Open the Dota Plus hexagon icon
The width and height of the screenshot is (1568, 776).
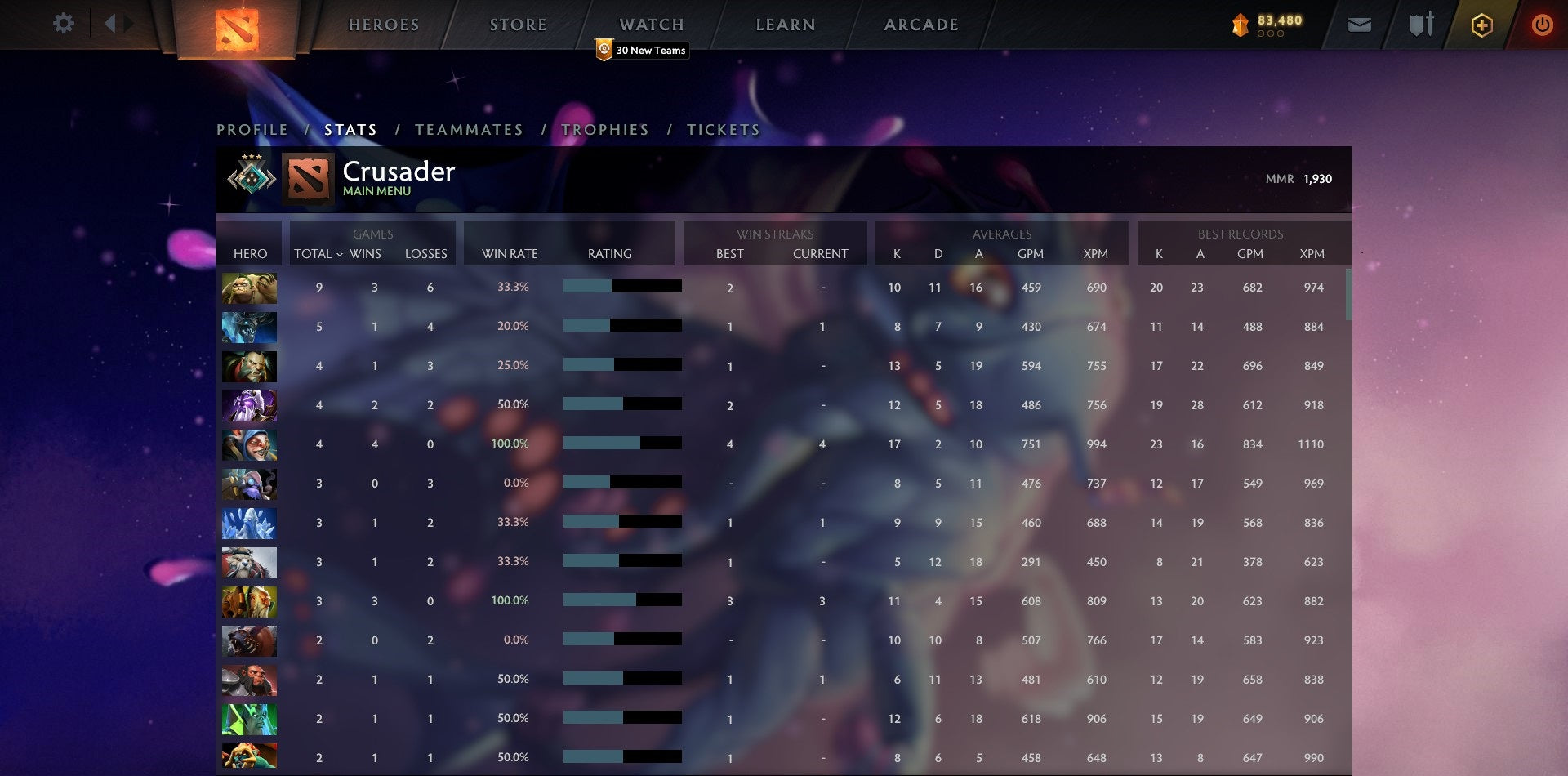pyautogui.click(x=1481, y=25)
